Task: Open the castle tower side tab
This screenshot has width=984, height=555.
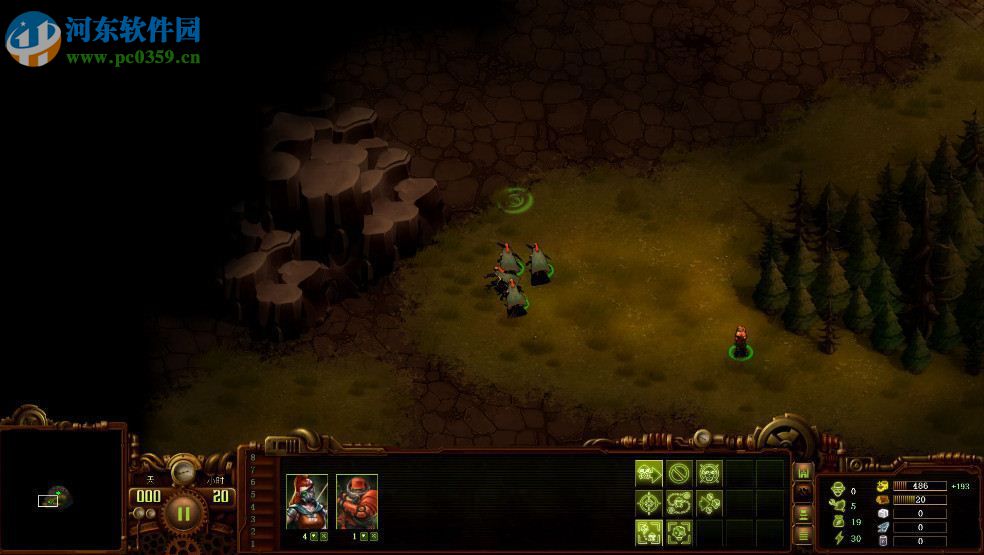Action: (x=802, y=472)
